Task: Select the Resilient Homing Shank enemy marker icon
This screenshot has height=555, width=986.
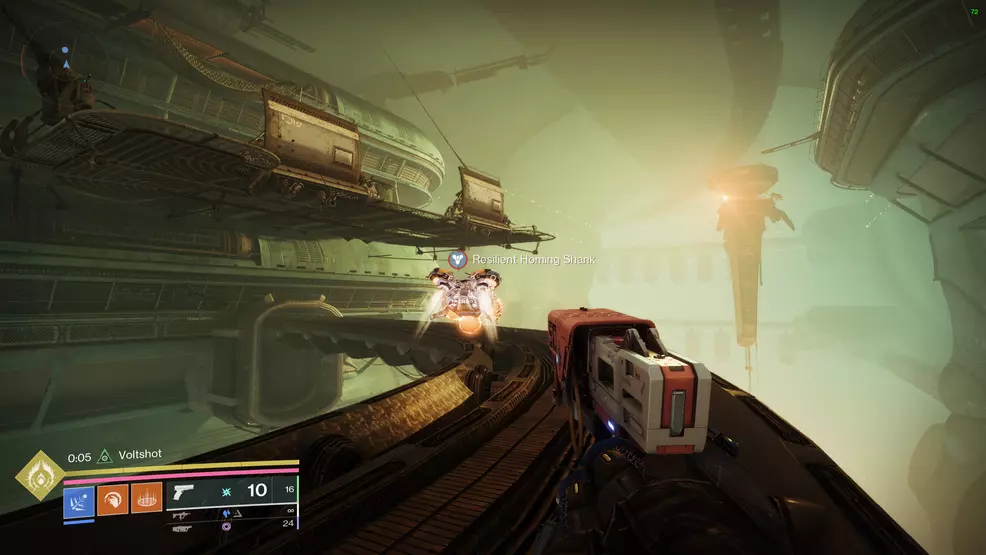Action: point(458,259)
